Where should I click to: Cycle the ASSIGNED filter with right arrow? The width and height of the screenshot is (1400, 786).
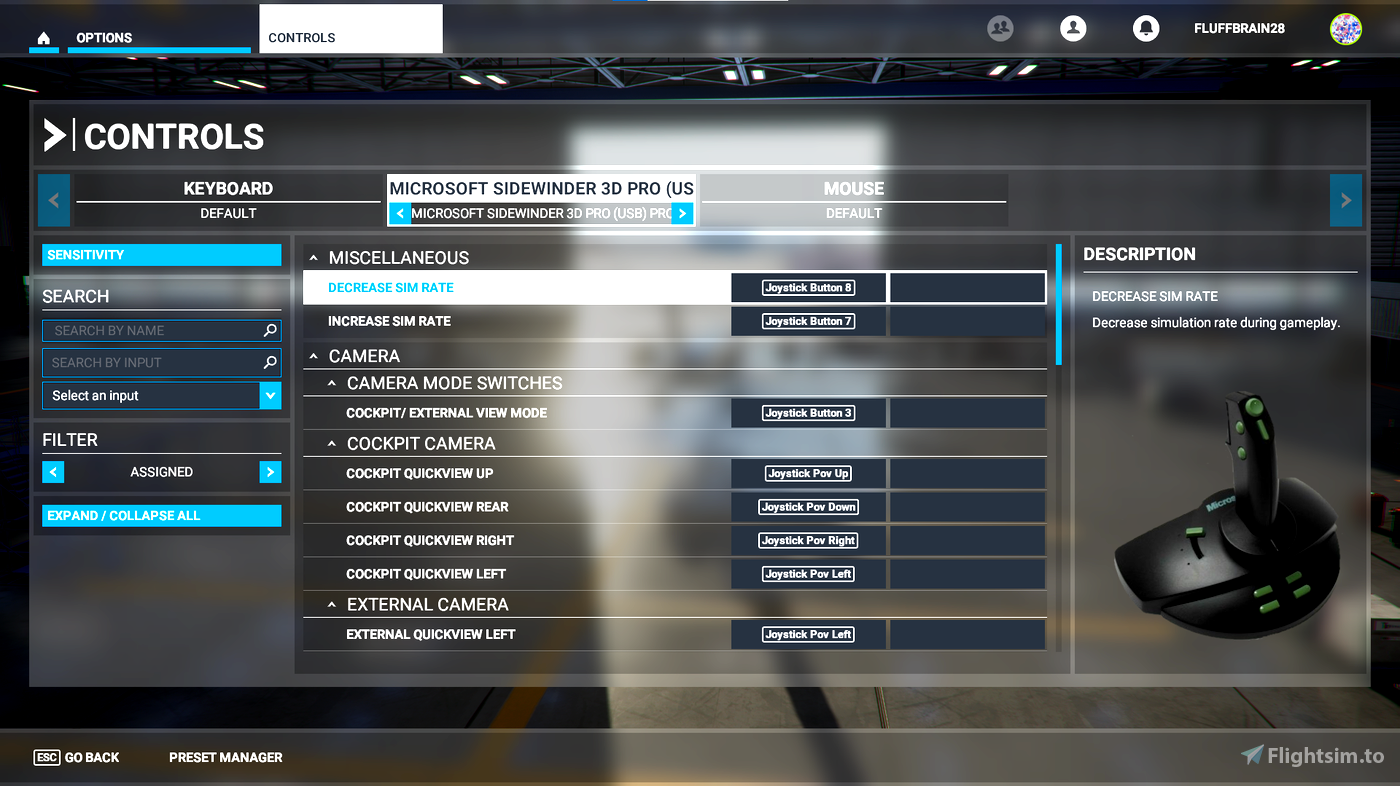[x=270, y=471]
